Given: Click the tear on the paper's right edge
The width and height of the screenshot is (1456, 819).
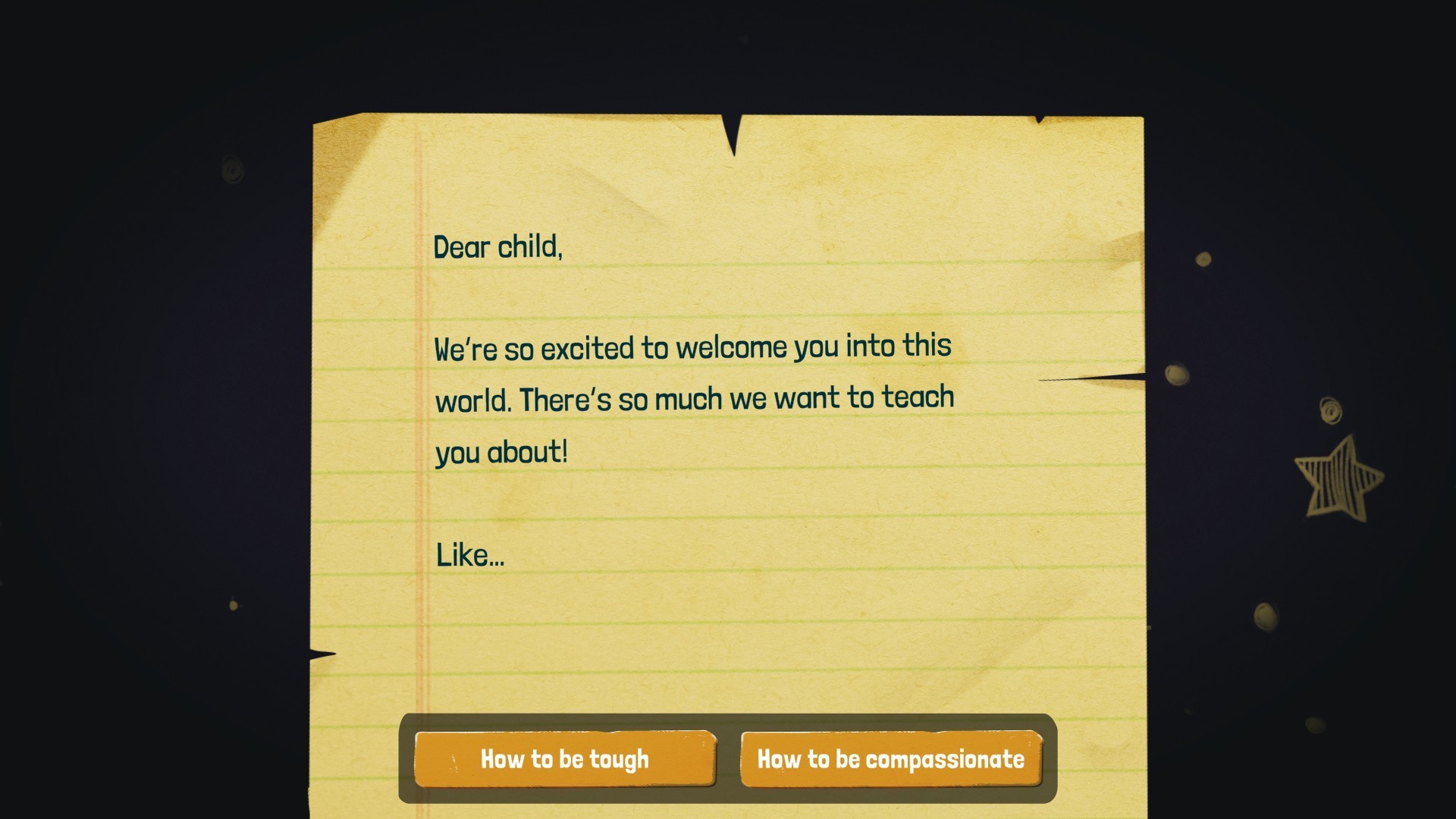Looking at the screenshot, I should (x=1092, y=378).
